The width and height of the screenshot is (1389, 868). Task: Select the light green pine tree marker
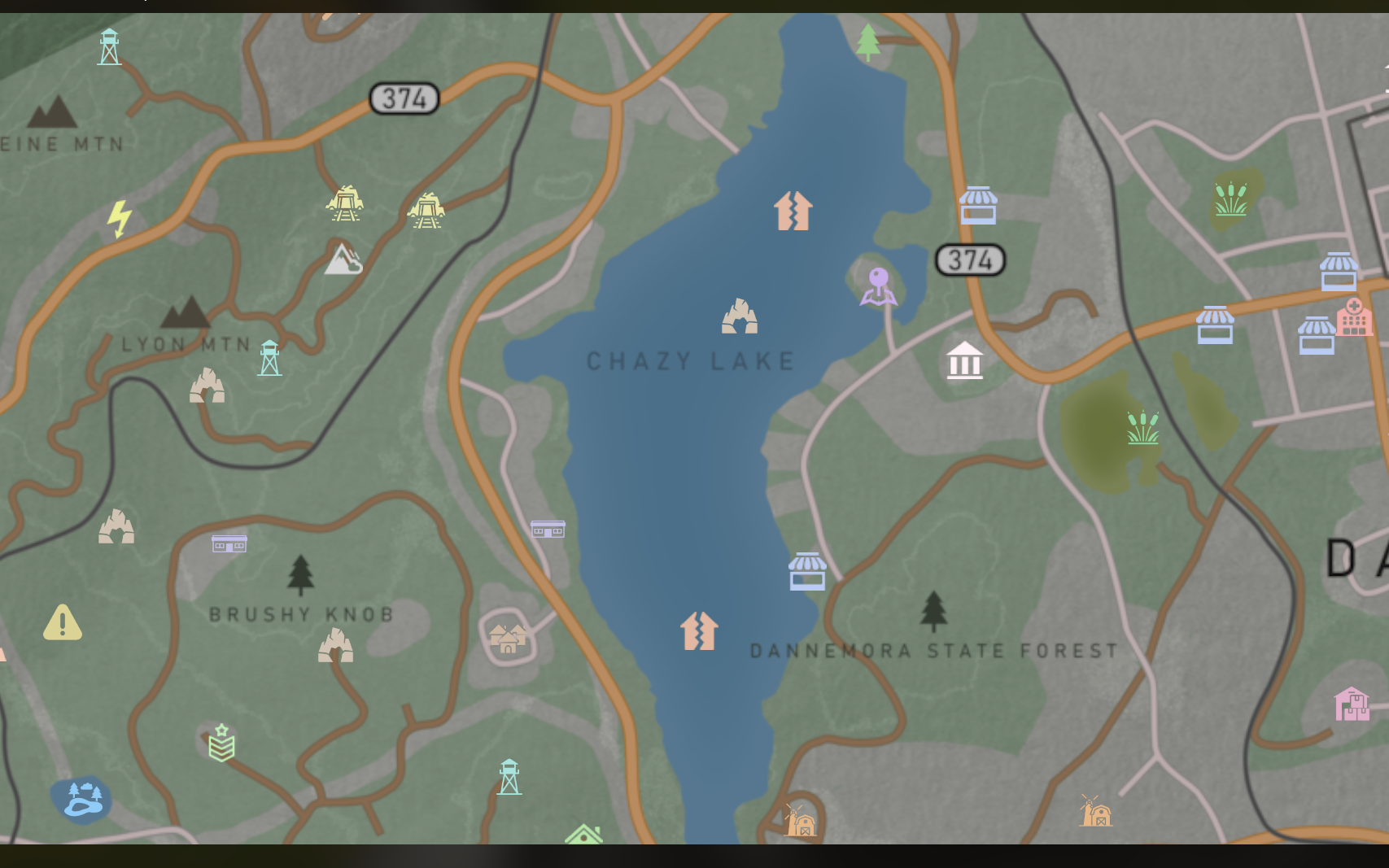[868, 41]
